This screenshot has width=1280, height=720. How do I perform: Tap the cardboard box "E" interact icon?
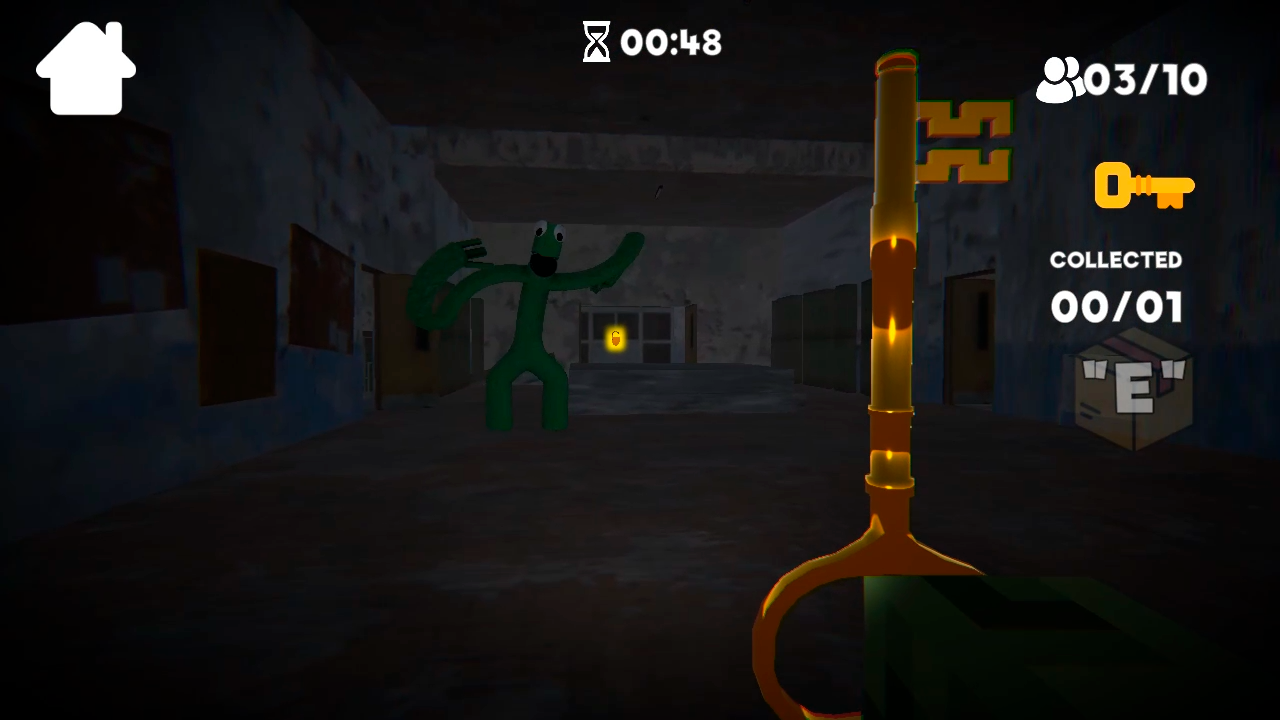pos(1135,390)
